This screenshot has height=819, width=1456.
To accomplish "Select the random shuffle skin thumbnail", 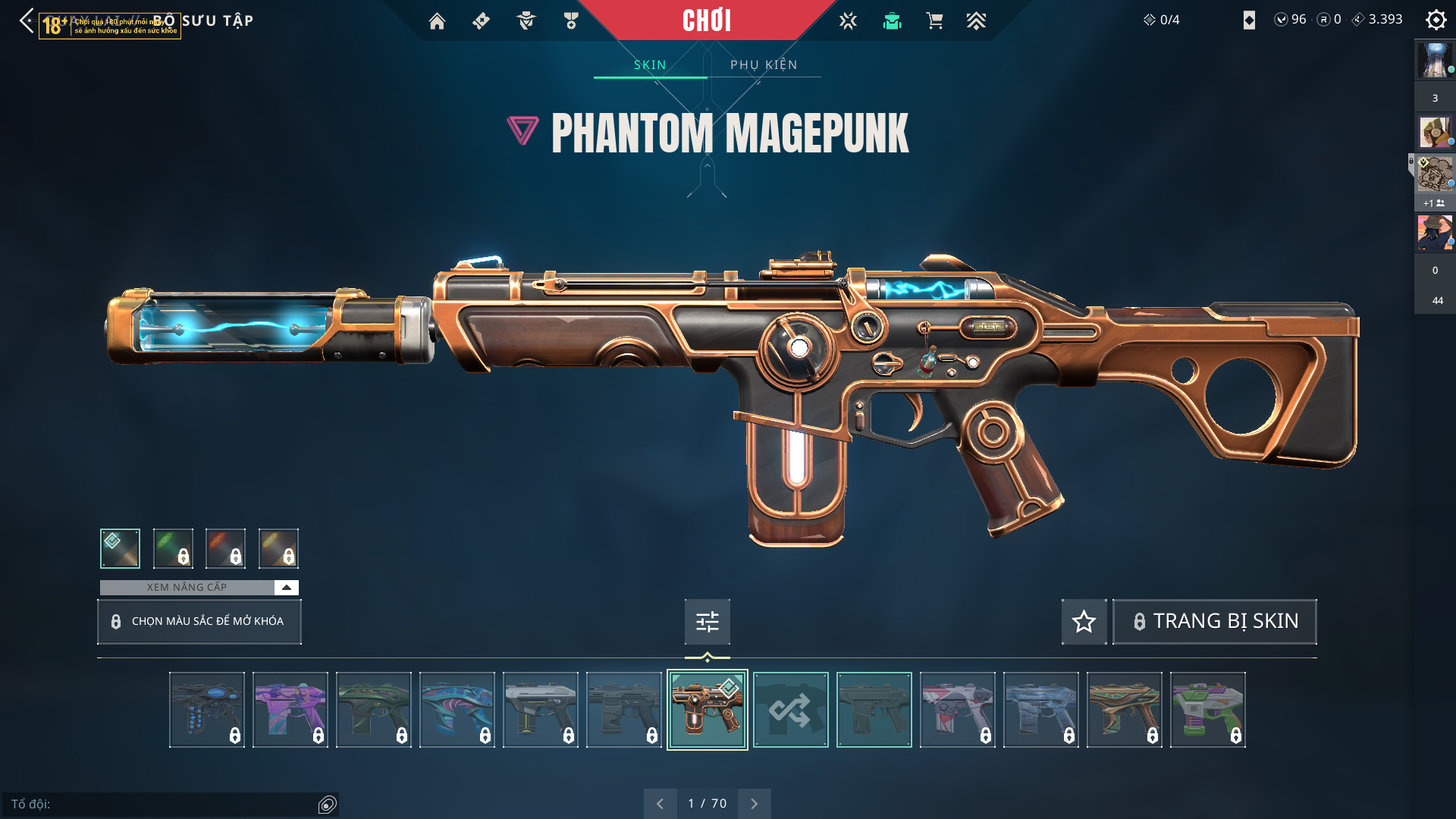I will point(790,710).
